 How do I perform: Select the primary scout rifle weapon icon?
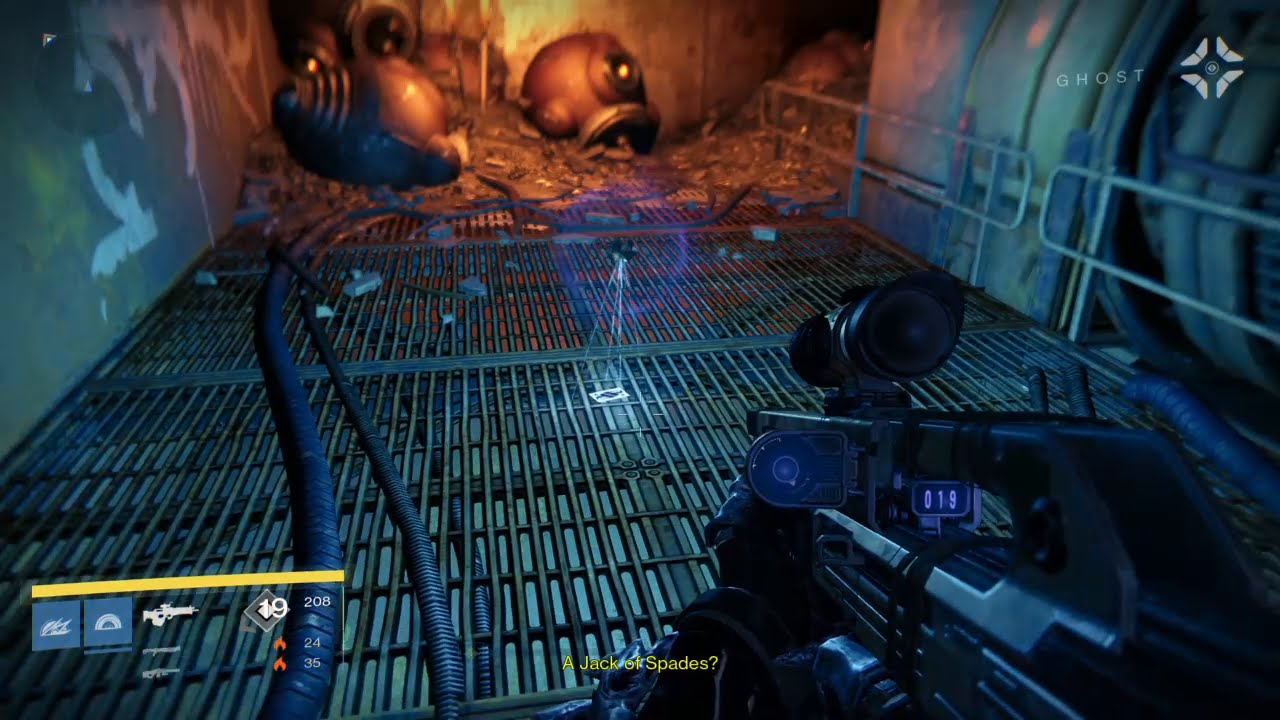coord(170,614)
